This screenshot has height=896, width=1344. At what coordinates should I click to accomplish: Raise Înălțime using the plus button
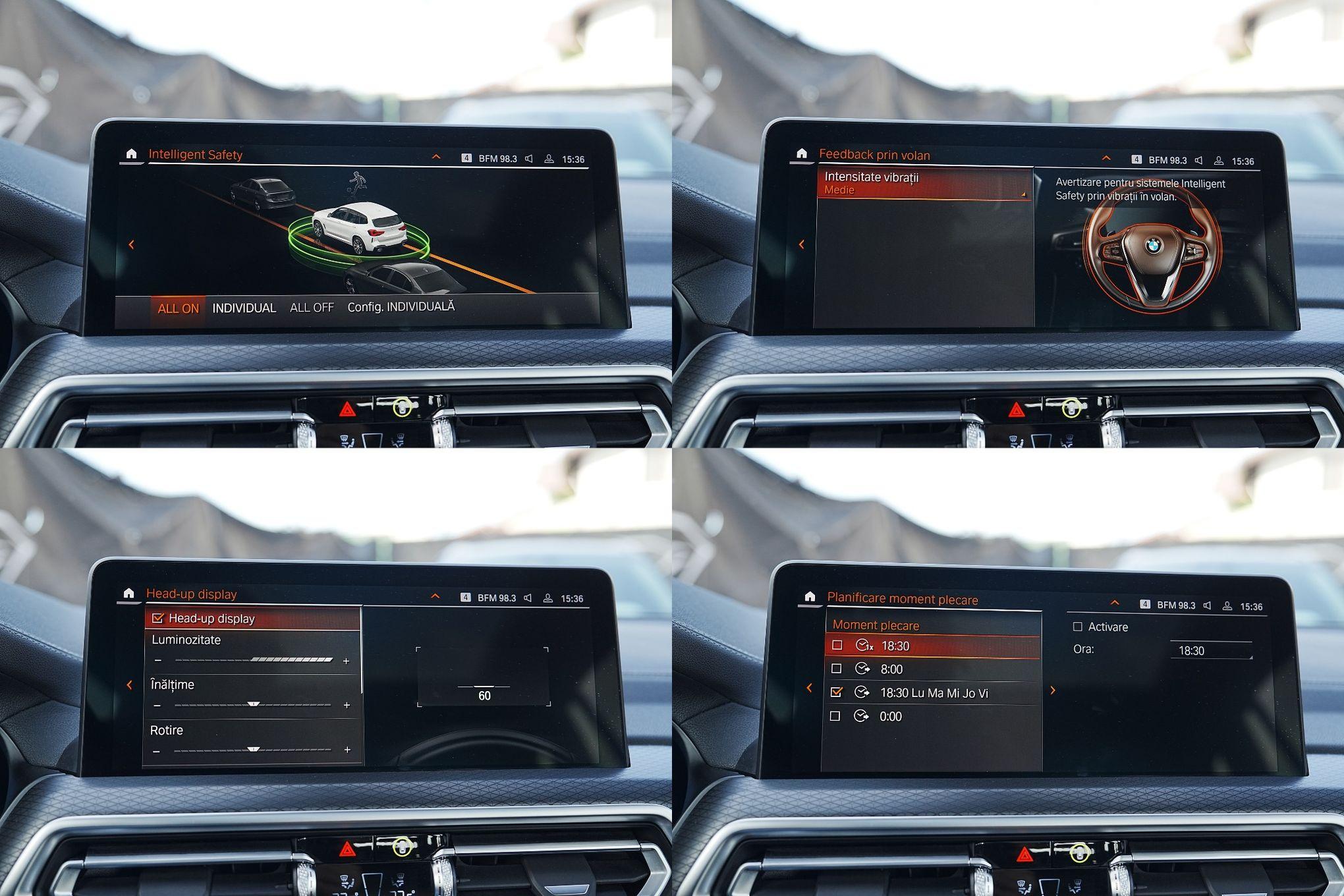(x=347, y=705)
